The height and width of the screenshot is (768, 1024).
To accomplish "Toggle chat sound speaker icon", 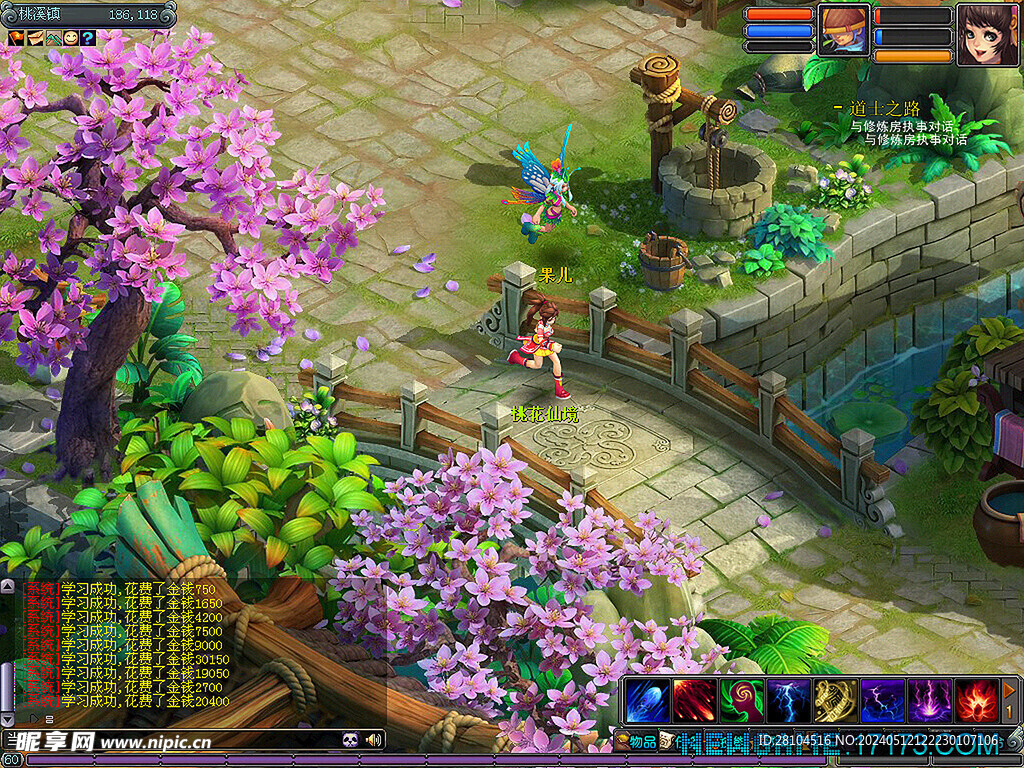I will [x=374, y=740].
